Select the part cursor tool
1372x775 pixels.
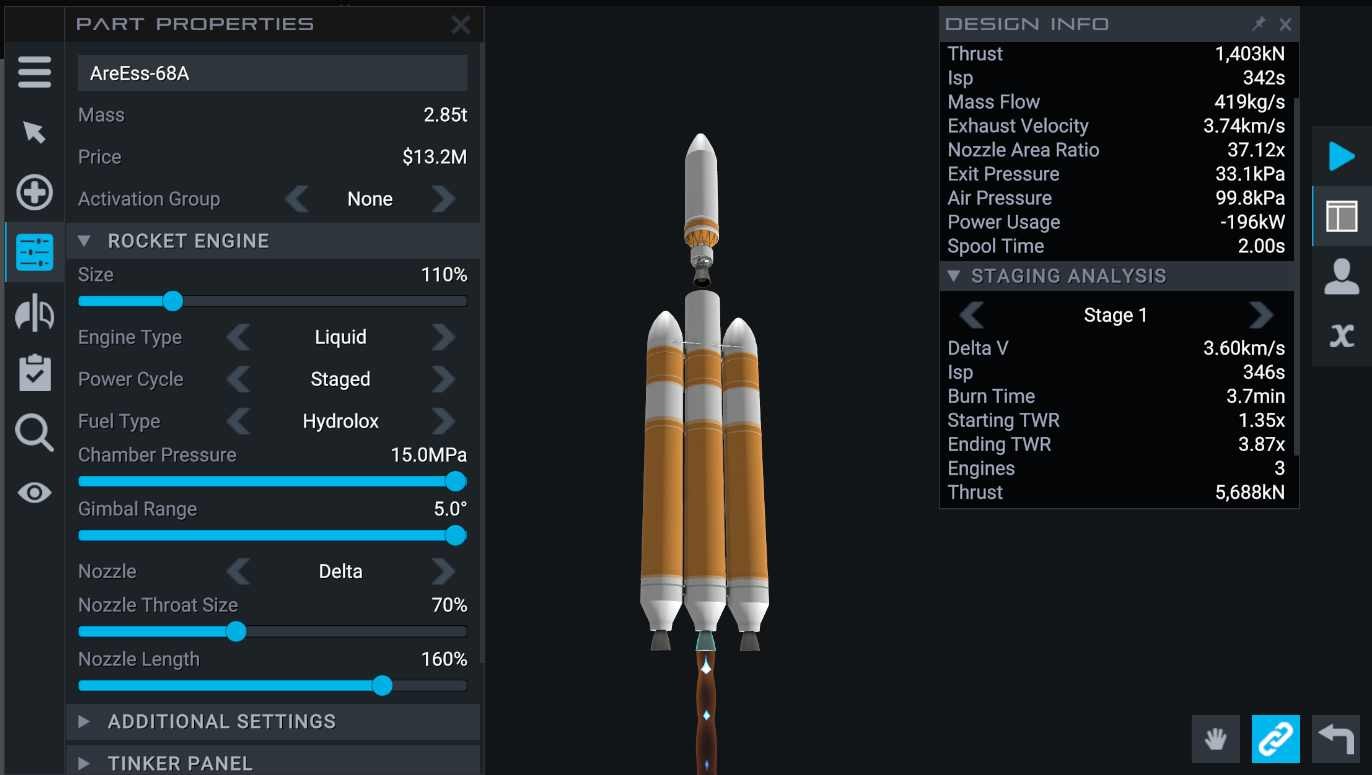coord(34,132)
